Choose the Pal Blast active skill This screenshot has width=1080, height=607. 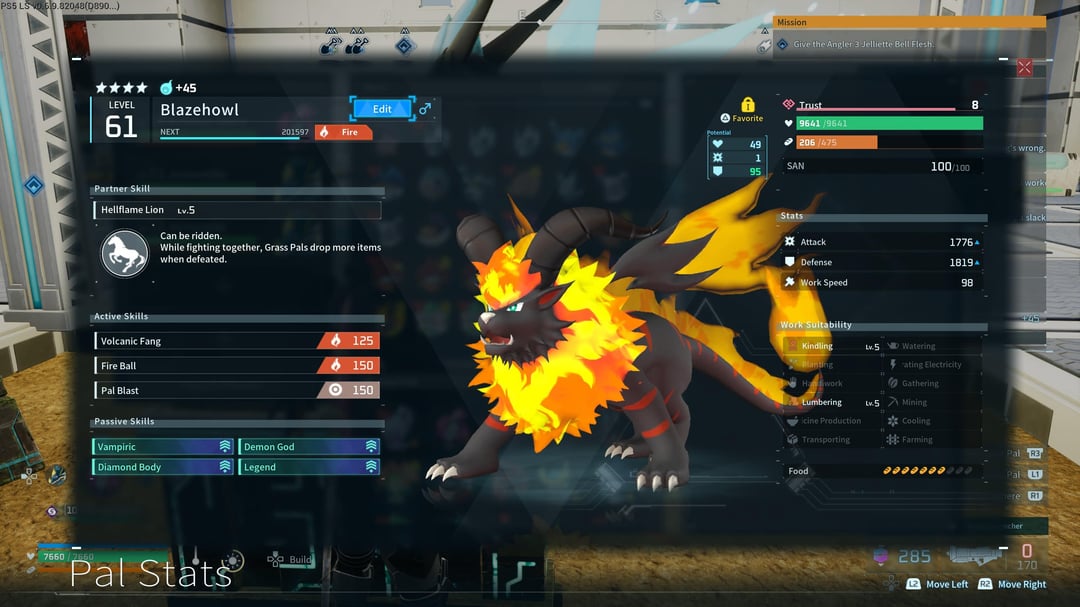[237, 390]
